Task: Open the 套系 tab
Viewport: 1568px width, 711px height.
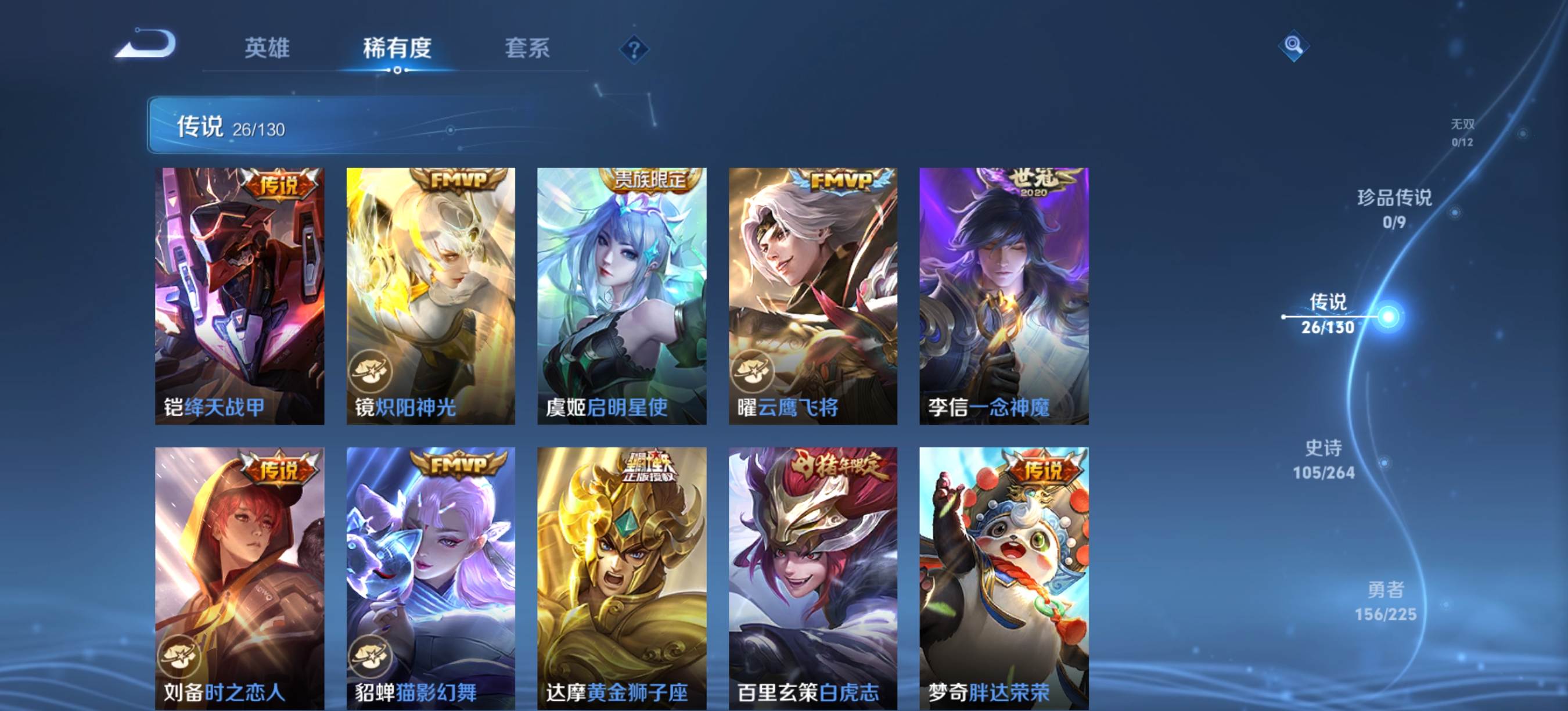Action: 527,48
